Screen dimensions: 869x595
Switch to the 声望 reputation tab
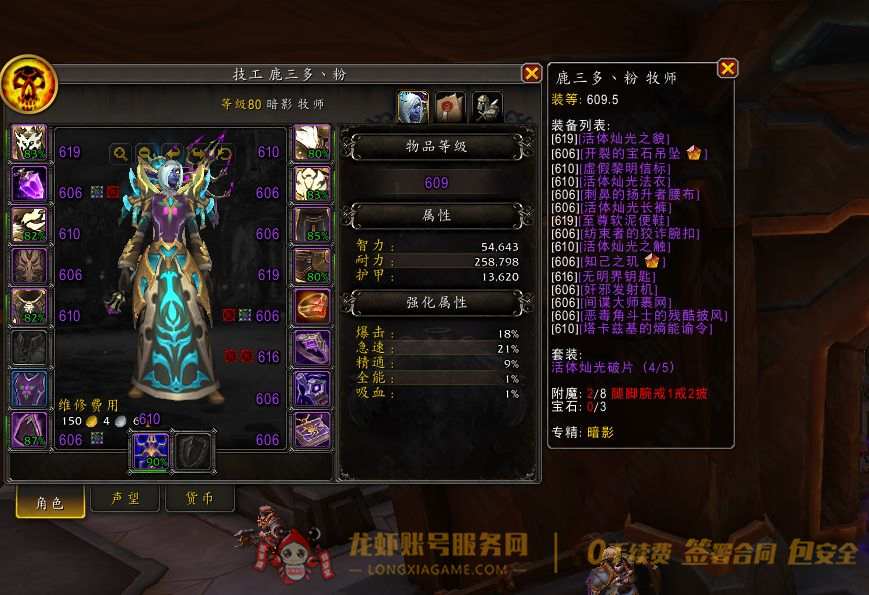click(x=123, y=500)
